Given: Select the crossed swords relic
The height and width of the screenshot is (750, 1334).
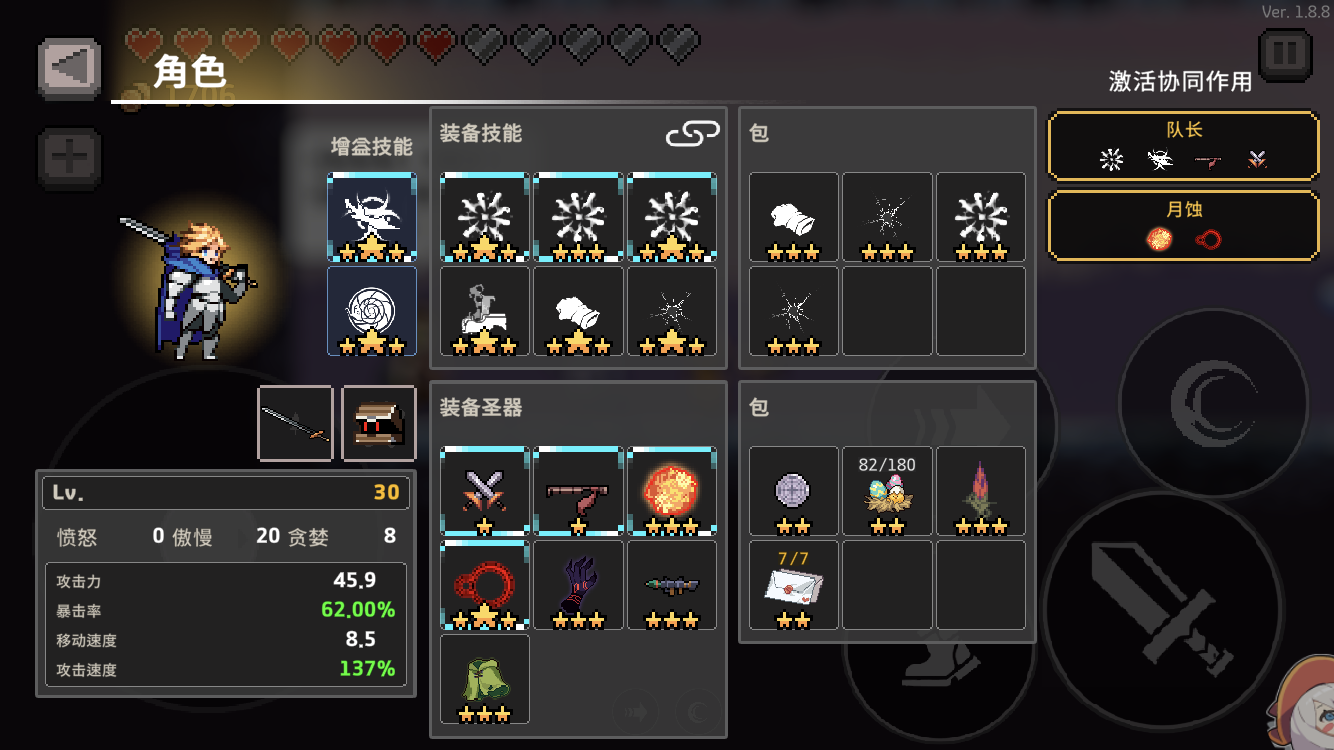Looking at the screenshot, I should tap(484, 490).
